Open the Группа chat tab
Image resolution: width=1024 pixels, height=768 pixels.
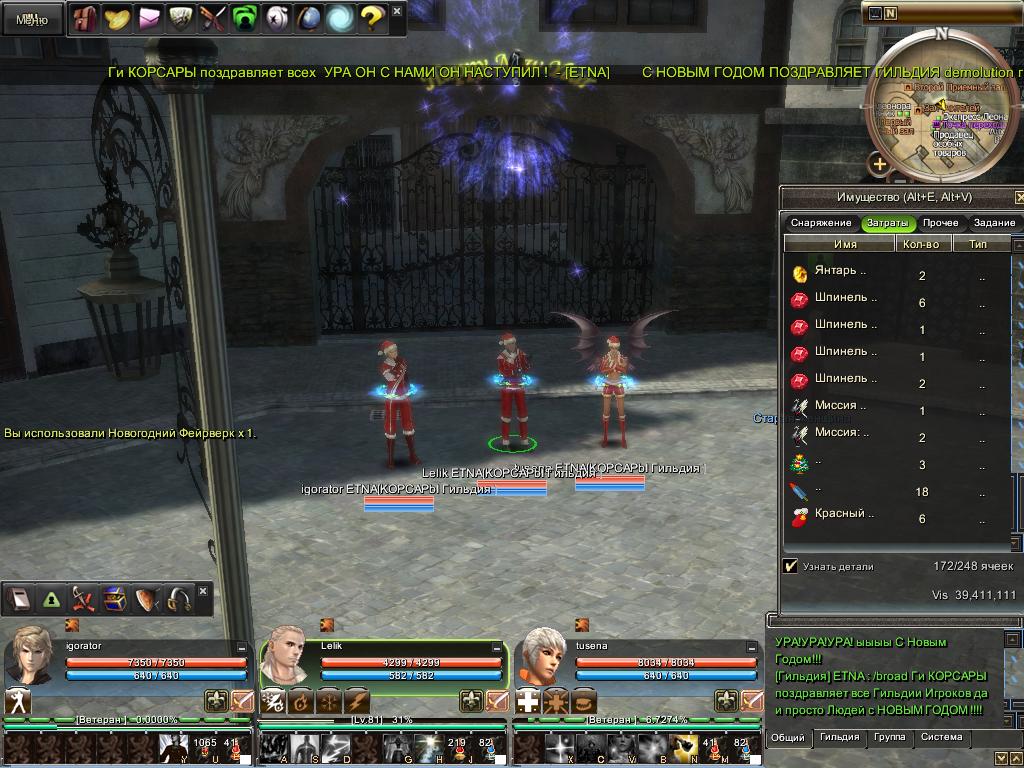coord(889,738)
